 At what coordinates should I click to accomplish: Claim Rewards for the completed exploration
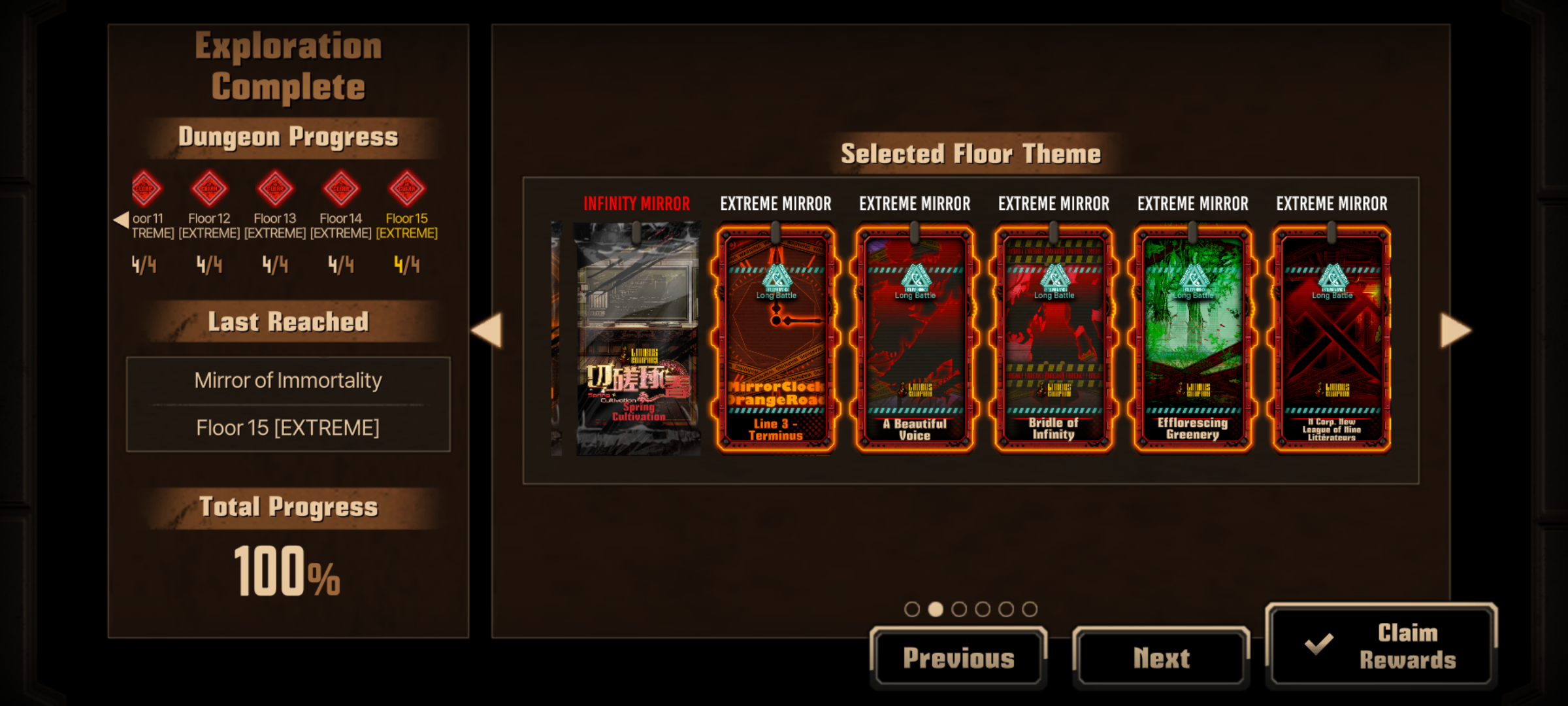1381,646
